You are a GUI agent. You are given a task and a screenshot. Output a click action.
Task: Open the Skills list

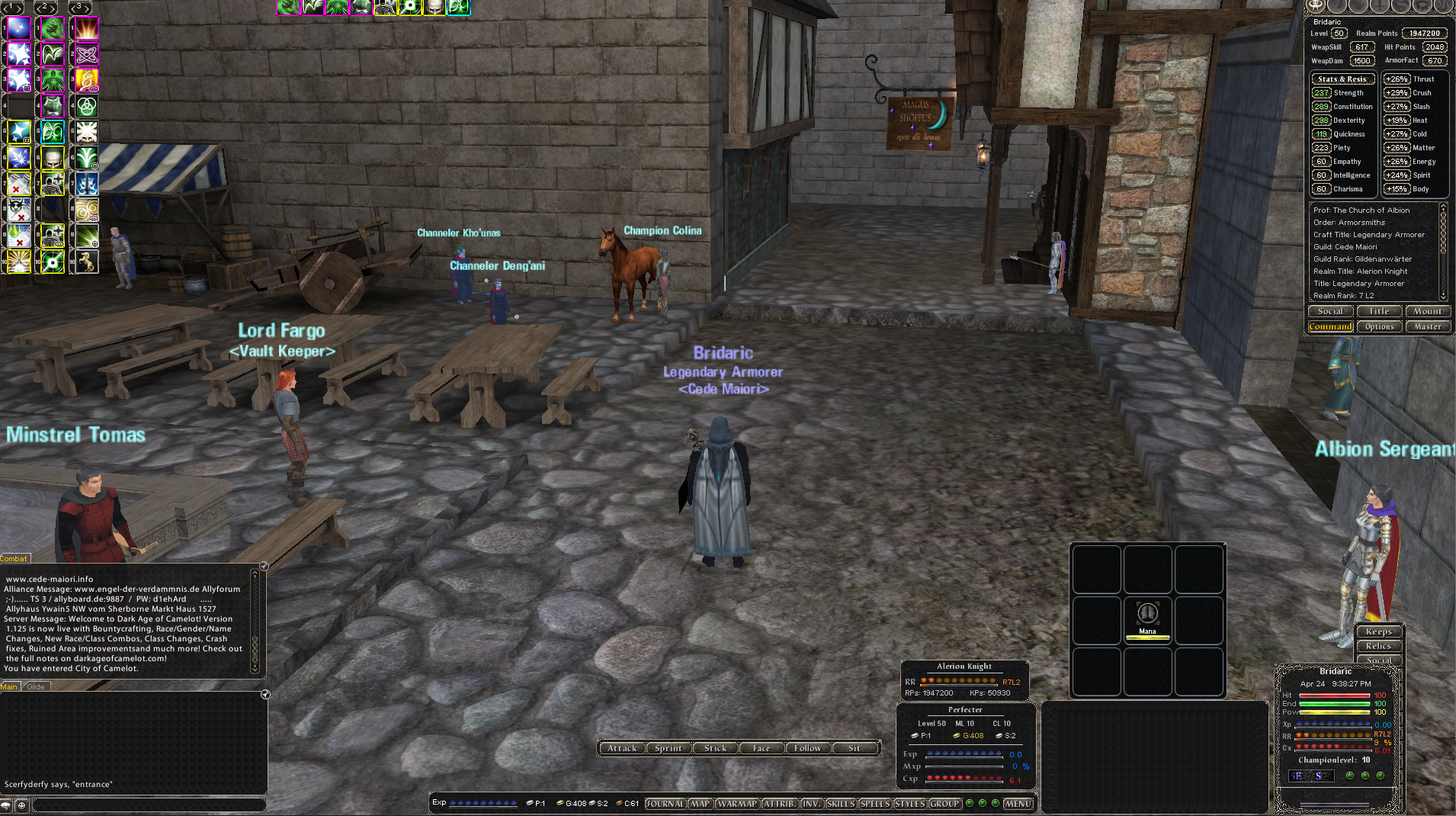(840, 803)
